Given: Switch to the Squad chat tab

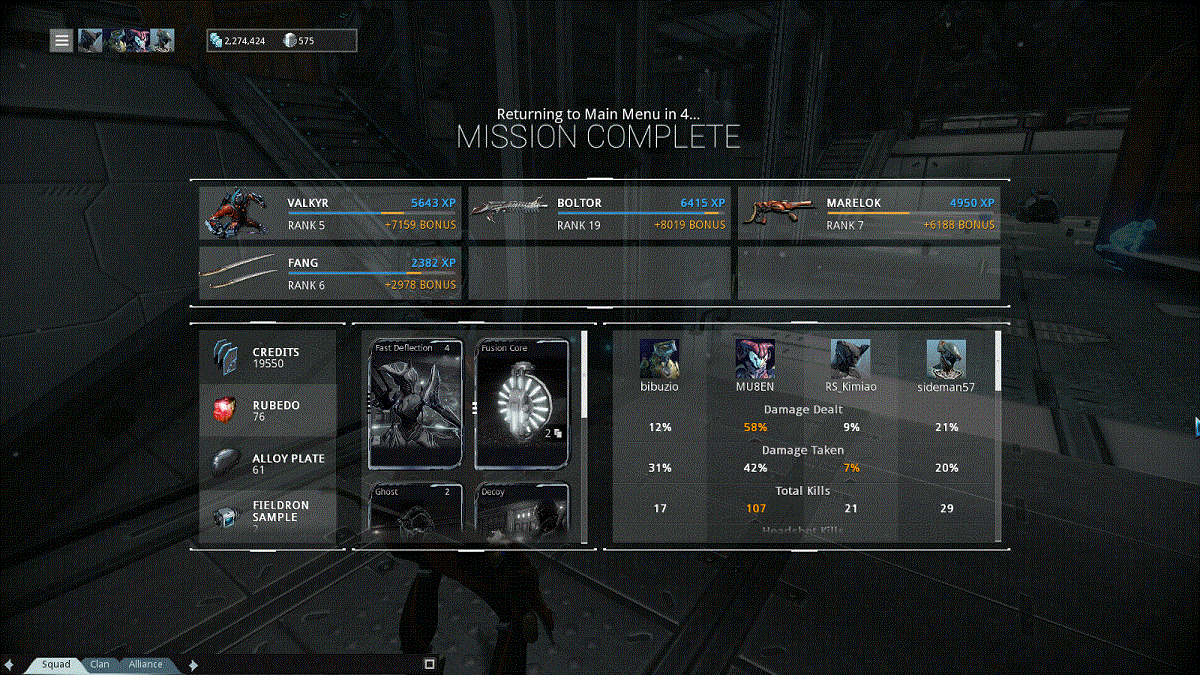Looking at the screenshot, I should (x=56, y=664).
